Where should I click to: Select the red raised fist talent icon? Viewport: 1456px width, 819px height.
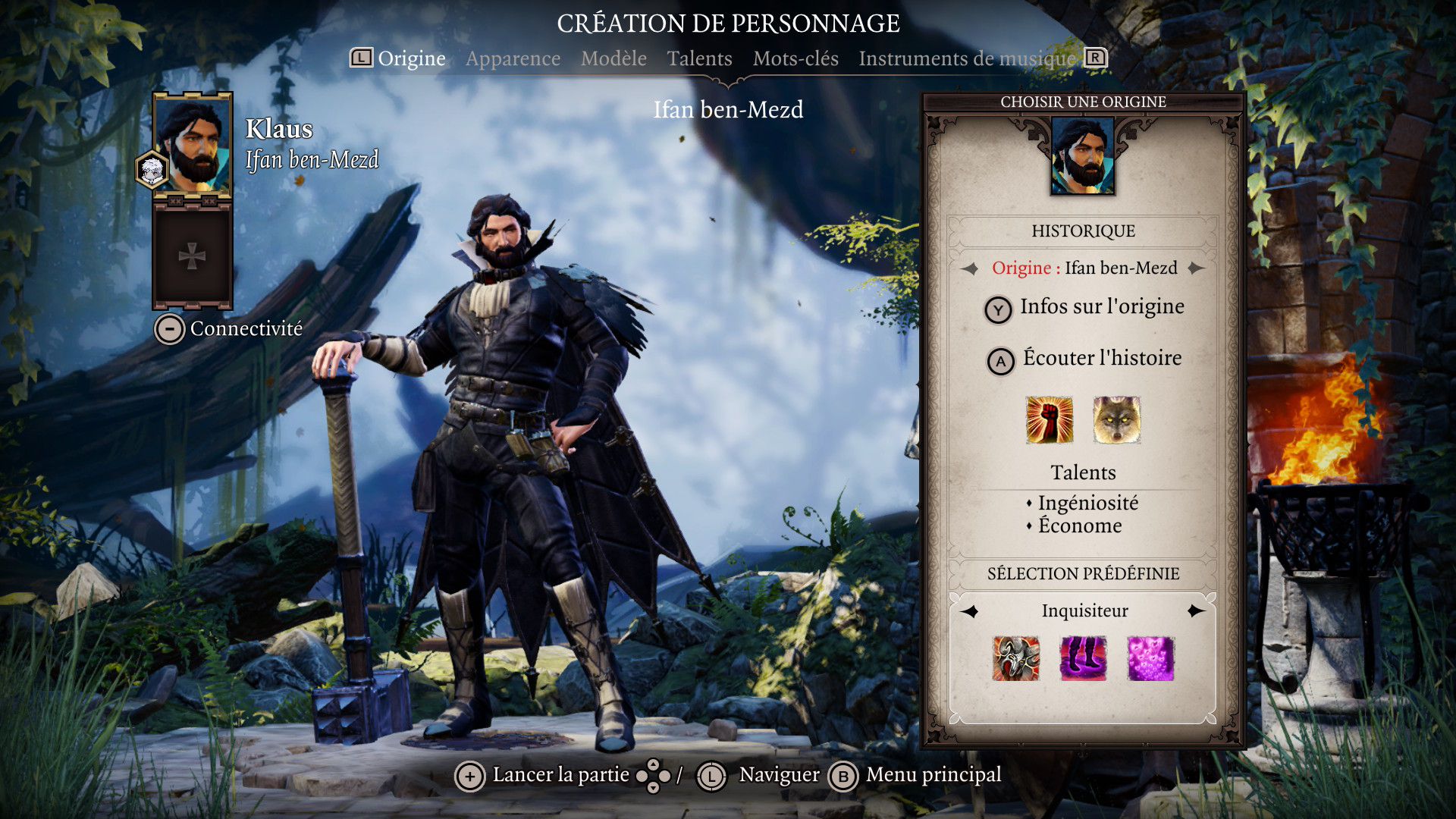click(1049, 419)
